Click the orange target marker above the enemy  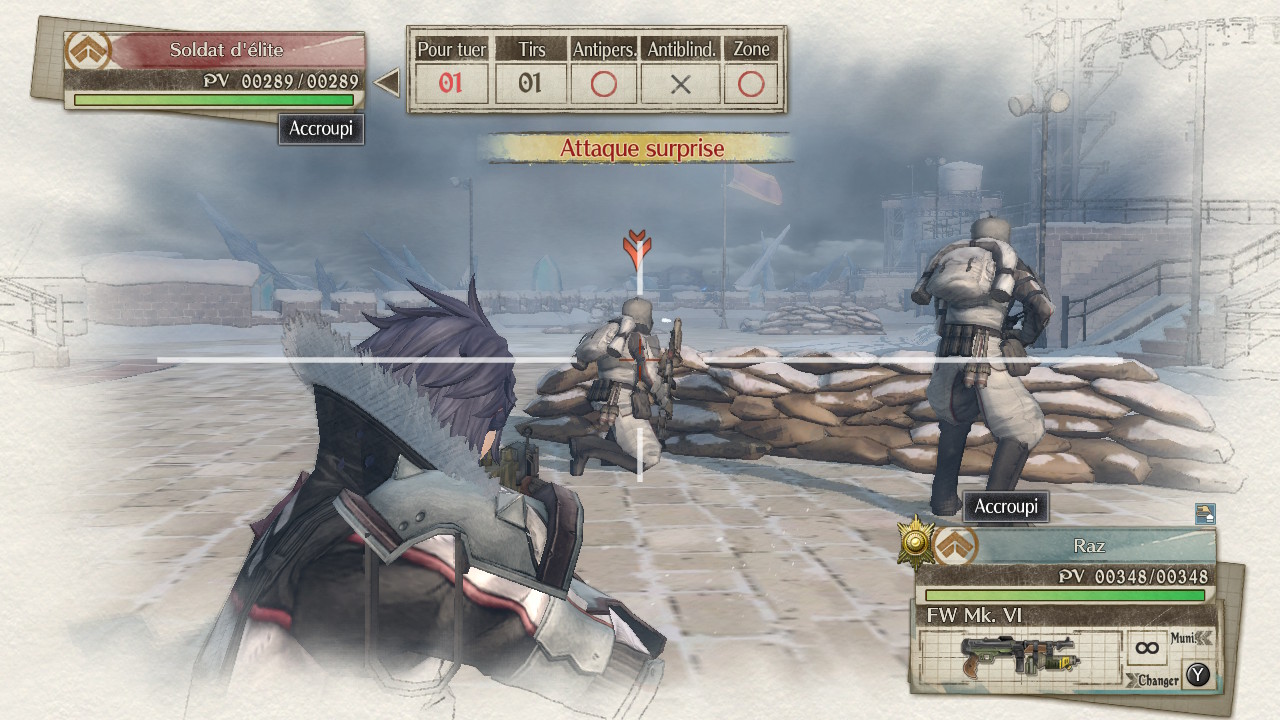(637, 248)
